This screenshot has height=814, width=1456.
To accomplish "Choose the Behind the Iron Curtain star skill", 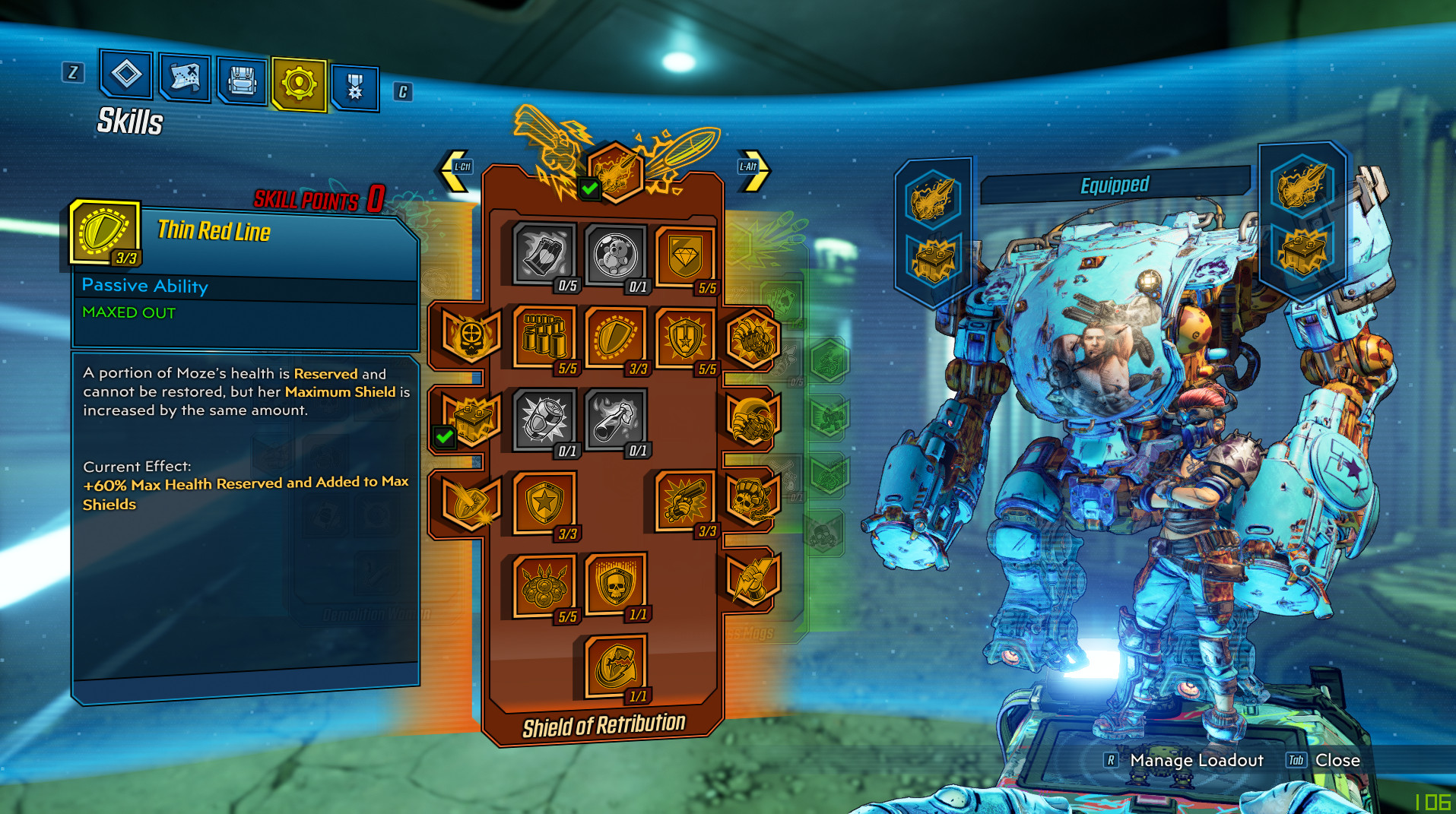I will click(x=544, y=502).
